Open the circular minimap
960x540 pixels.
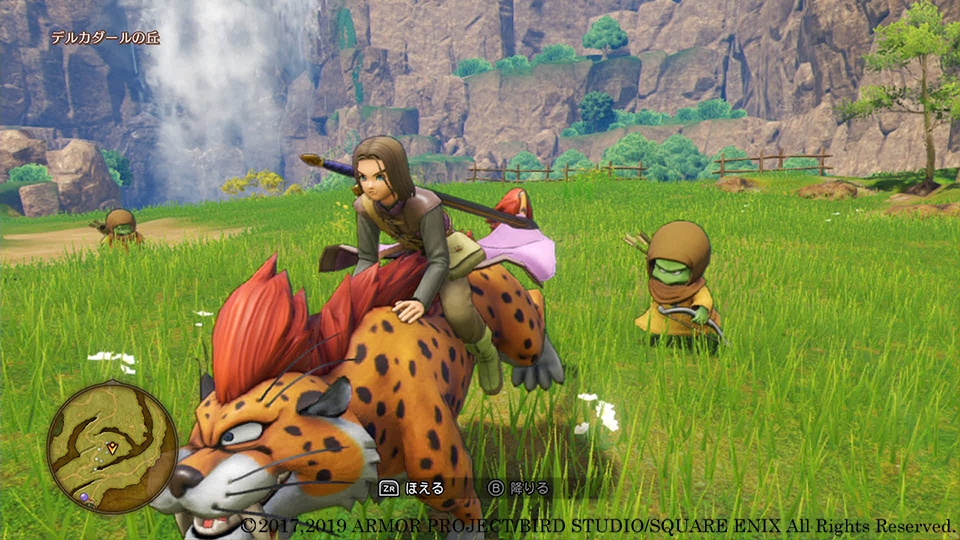(x=112, y=446)
